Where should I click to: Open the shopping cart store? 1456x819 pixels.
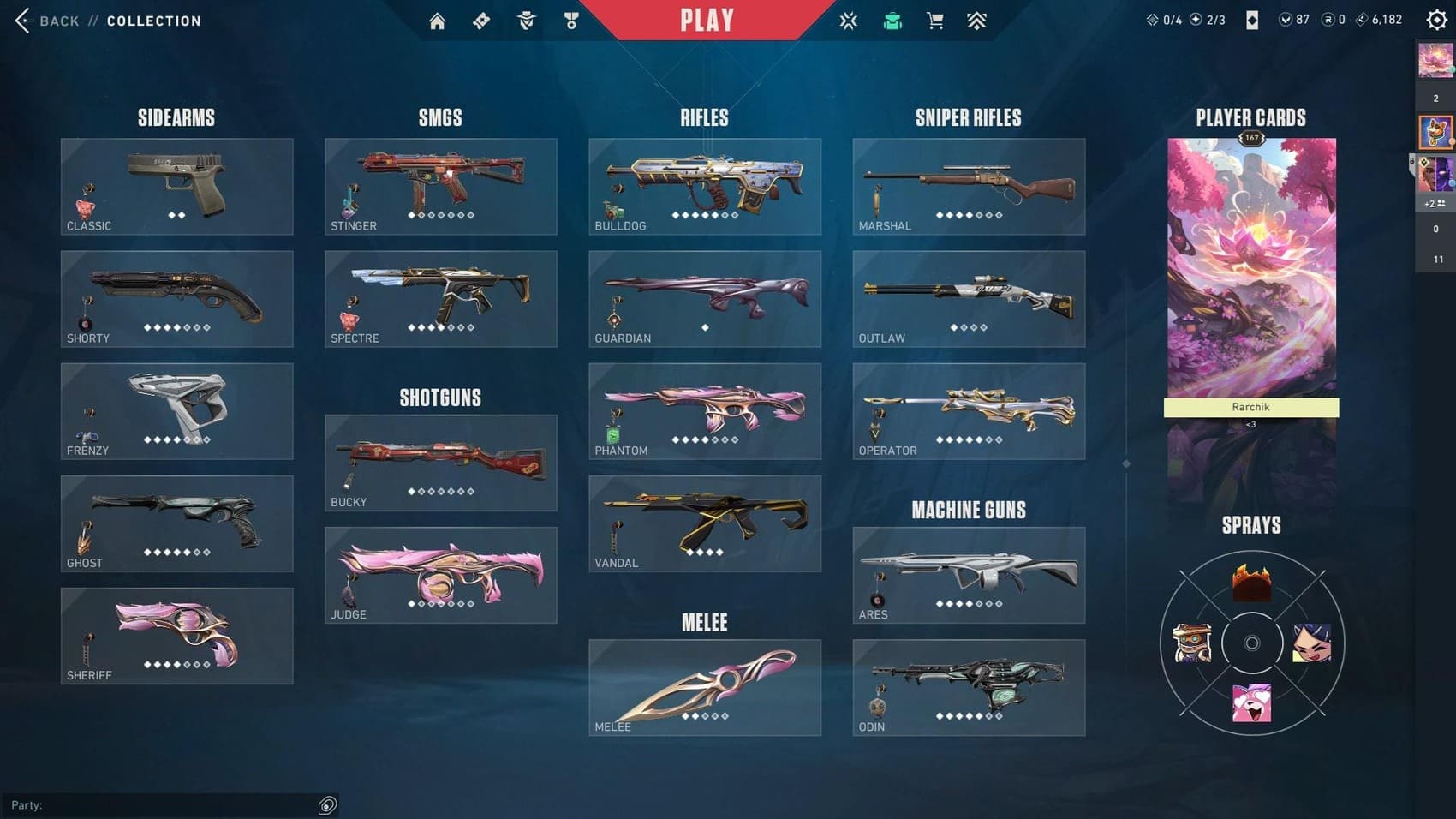pyautogui.click(x=934, y=21)
